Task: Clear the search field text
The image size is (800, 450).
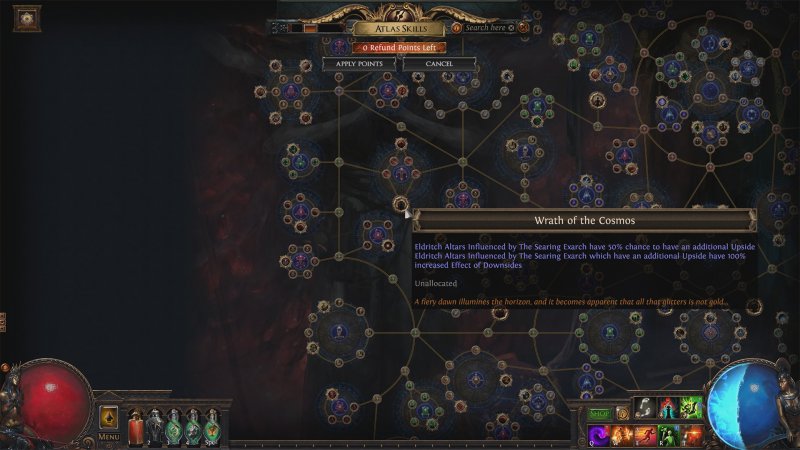Action: [x=511, y=28]
